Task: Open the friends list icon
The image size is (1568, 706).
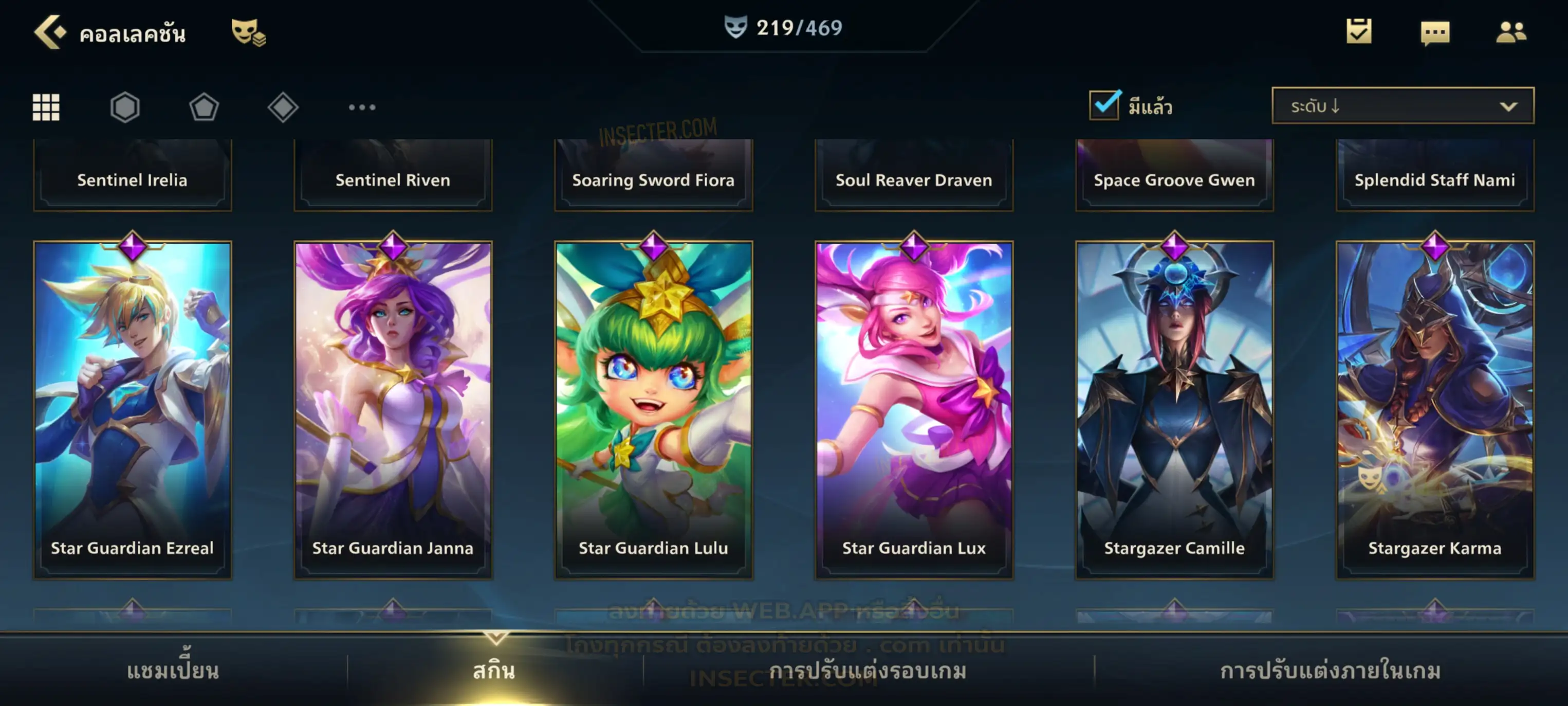Action: [1510, 32]
